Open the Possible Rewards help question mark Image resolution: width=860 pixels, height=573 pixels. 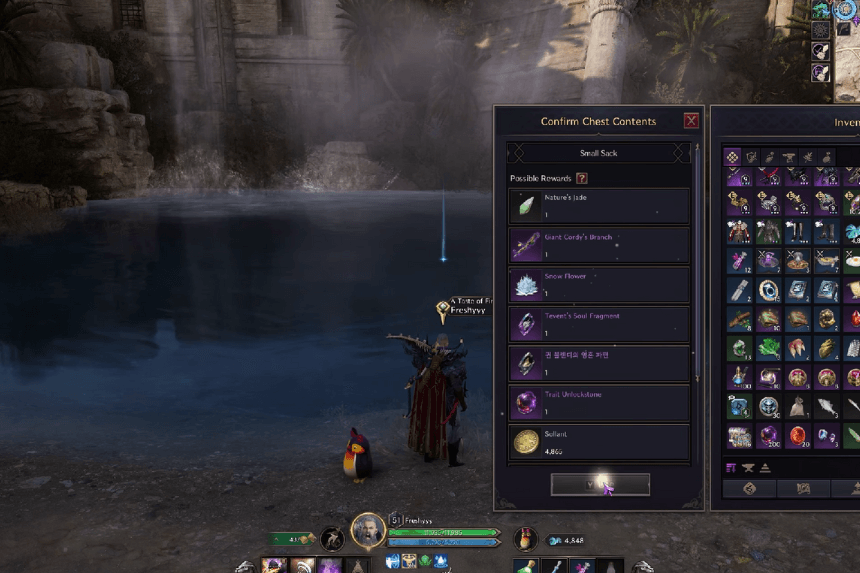coord(582,178)
